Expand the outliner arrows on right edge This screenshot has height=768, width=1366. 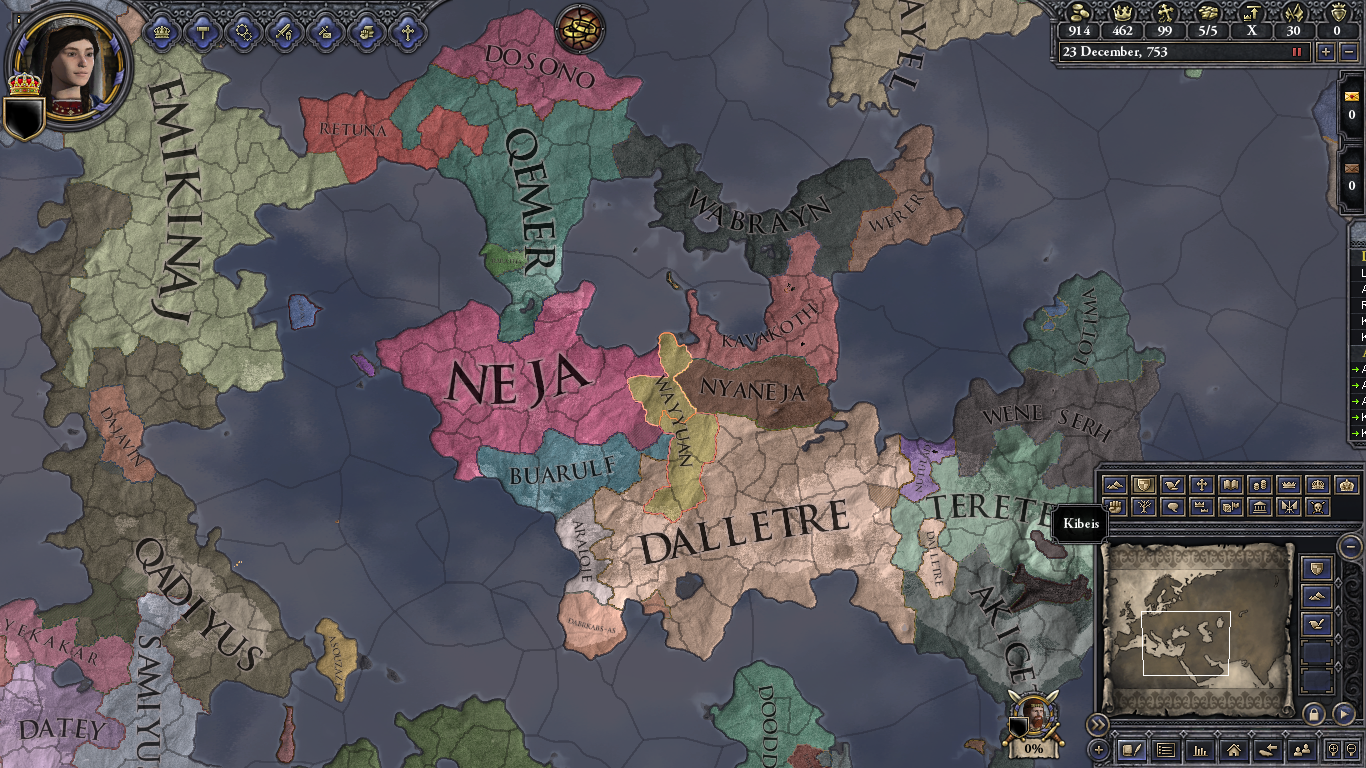[1357, 380]
